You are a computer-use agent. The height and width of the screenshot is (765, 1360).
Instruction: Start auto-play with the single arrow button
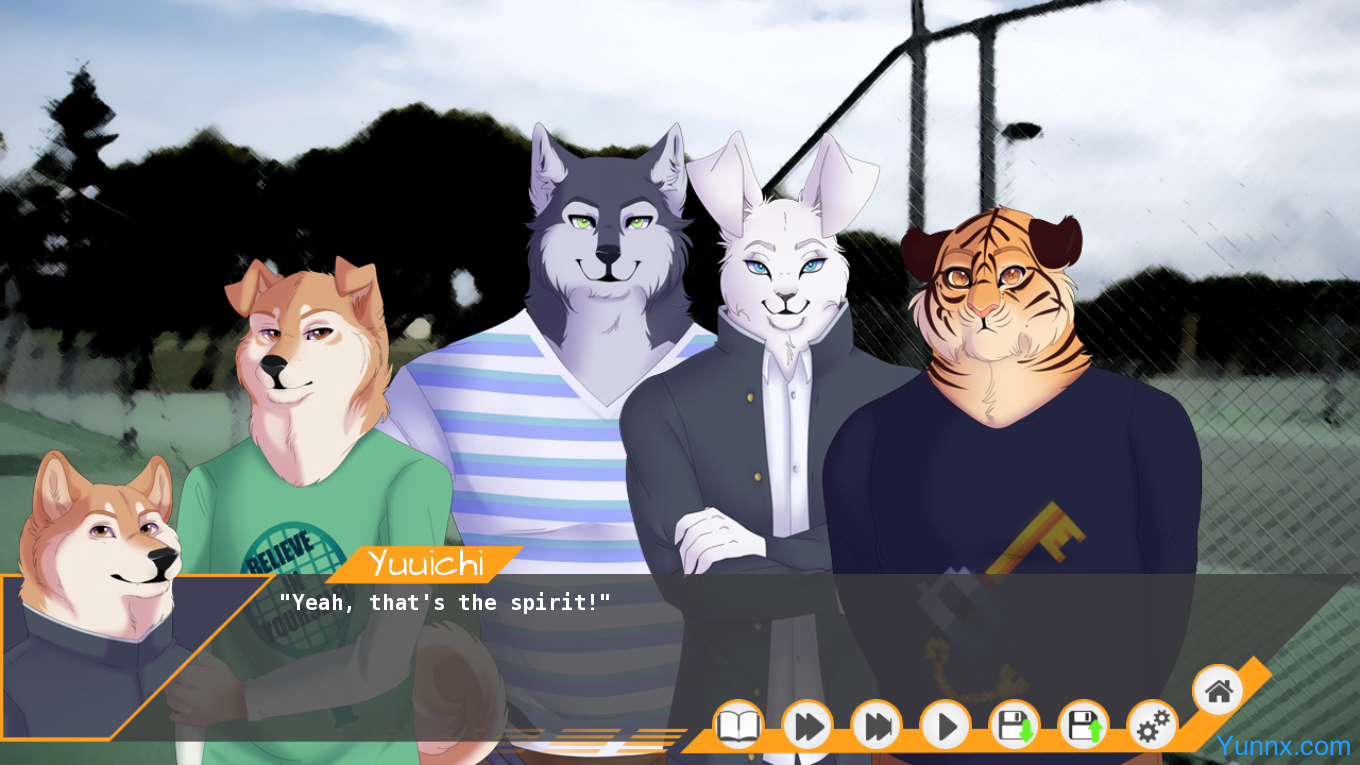[x=945, y=725]
